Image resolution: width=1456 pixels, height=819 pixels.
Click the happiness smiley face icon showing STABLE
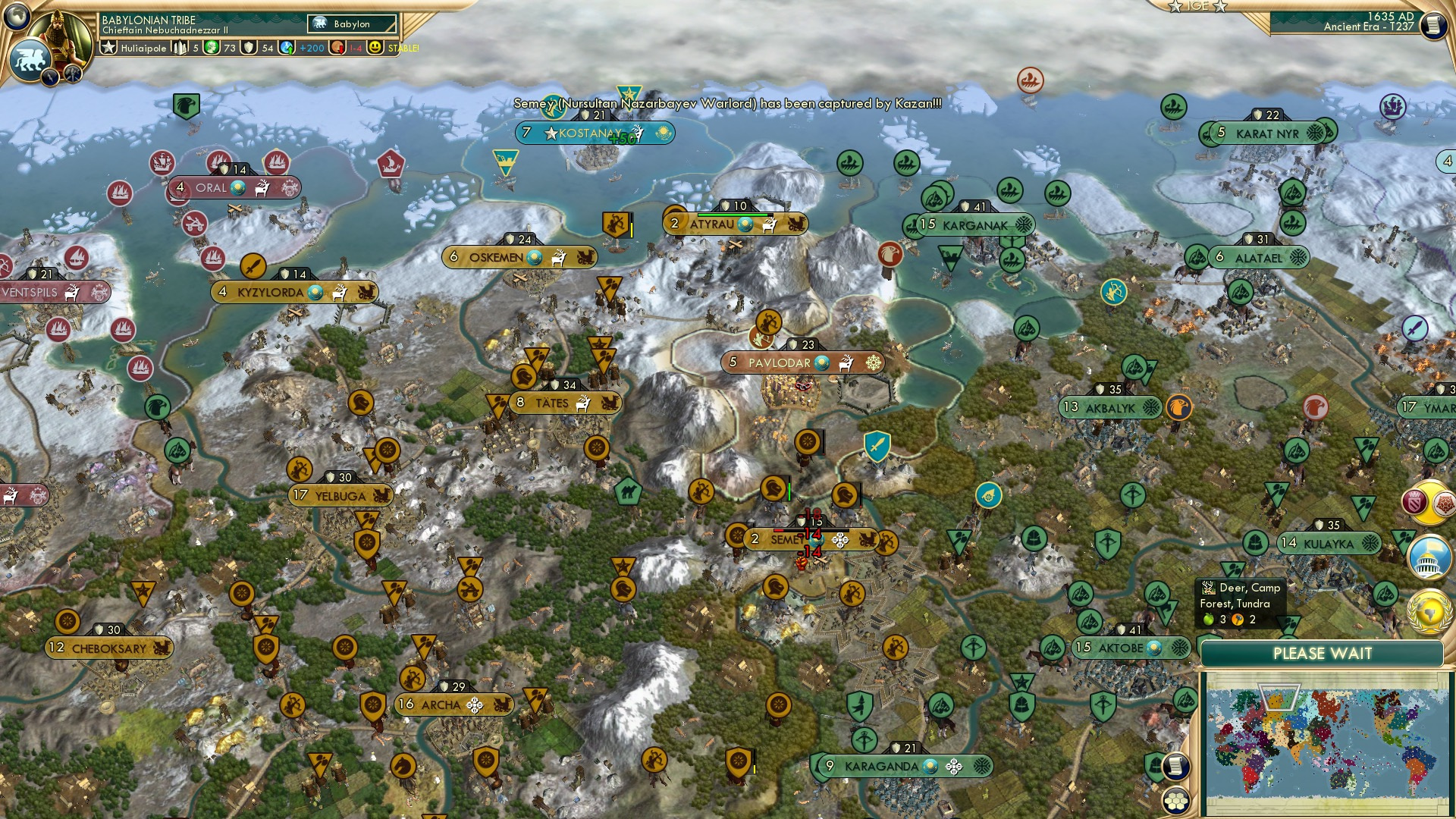pyautogui.click(x=374, y=48)
